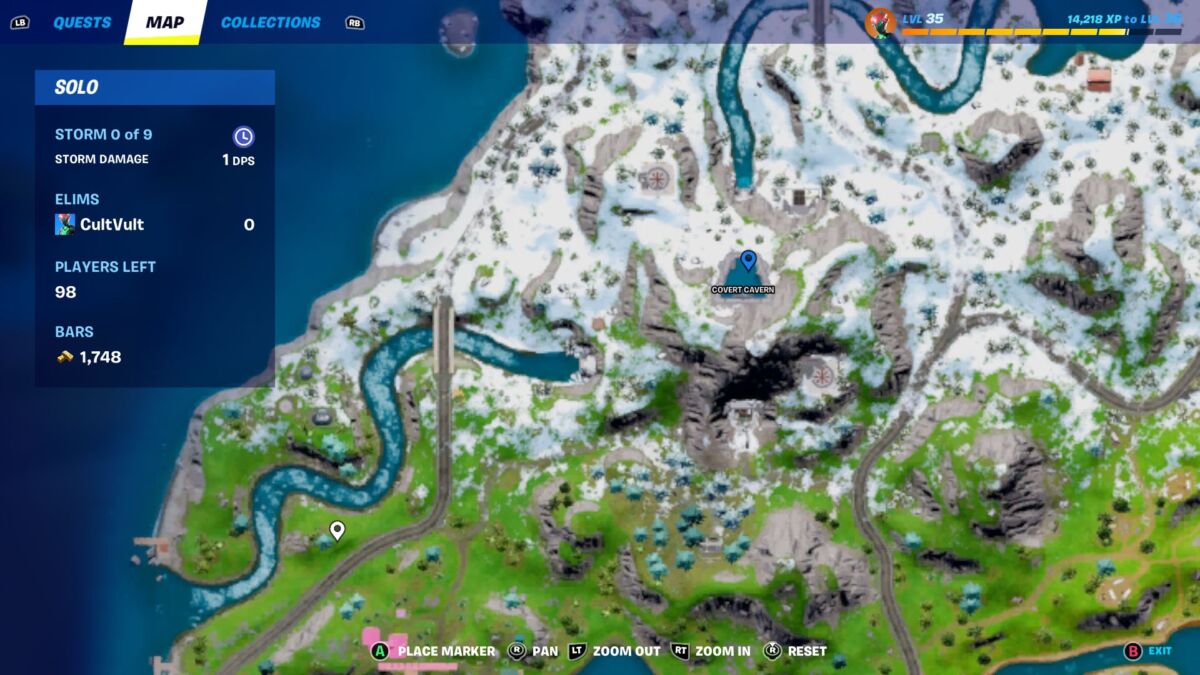The height and width of the screenshot is (675, 1200).
Task: Select the white player position marker
Action: (337, 530)
